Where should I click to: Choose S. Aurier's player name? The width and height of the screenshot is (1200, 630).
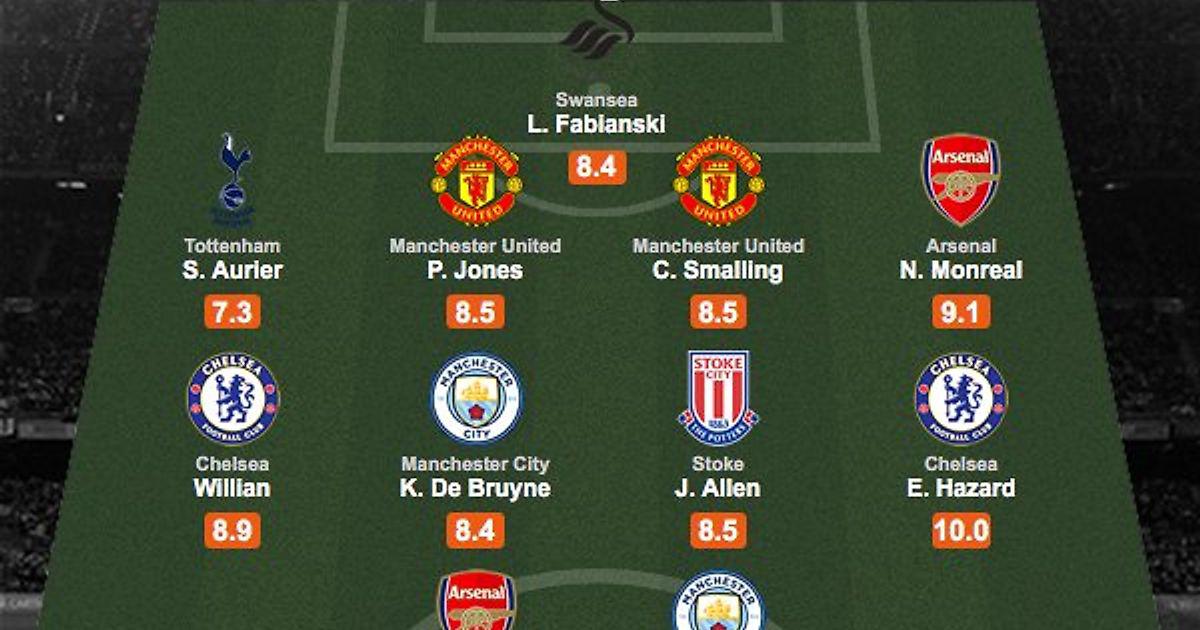(233, 270)
